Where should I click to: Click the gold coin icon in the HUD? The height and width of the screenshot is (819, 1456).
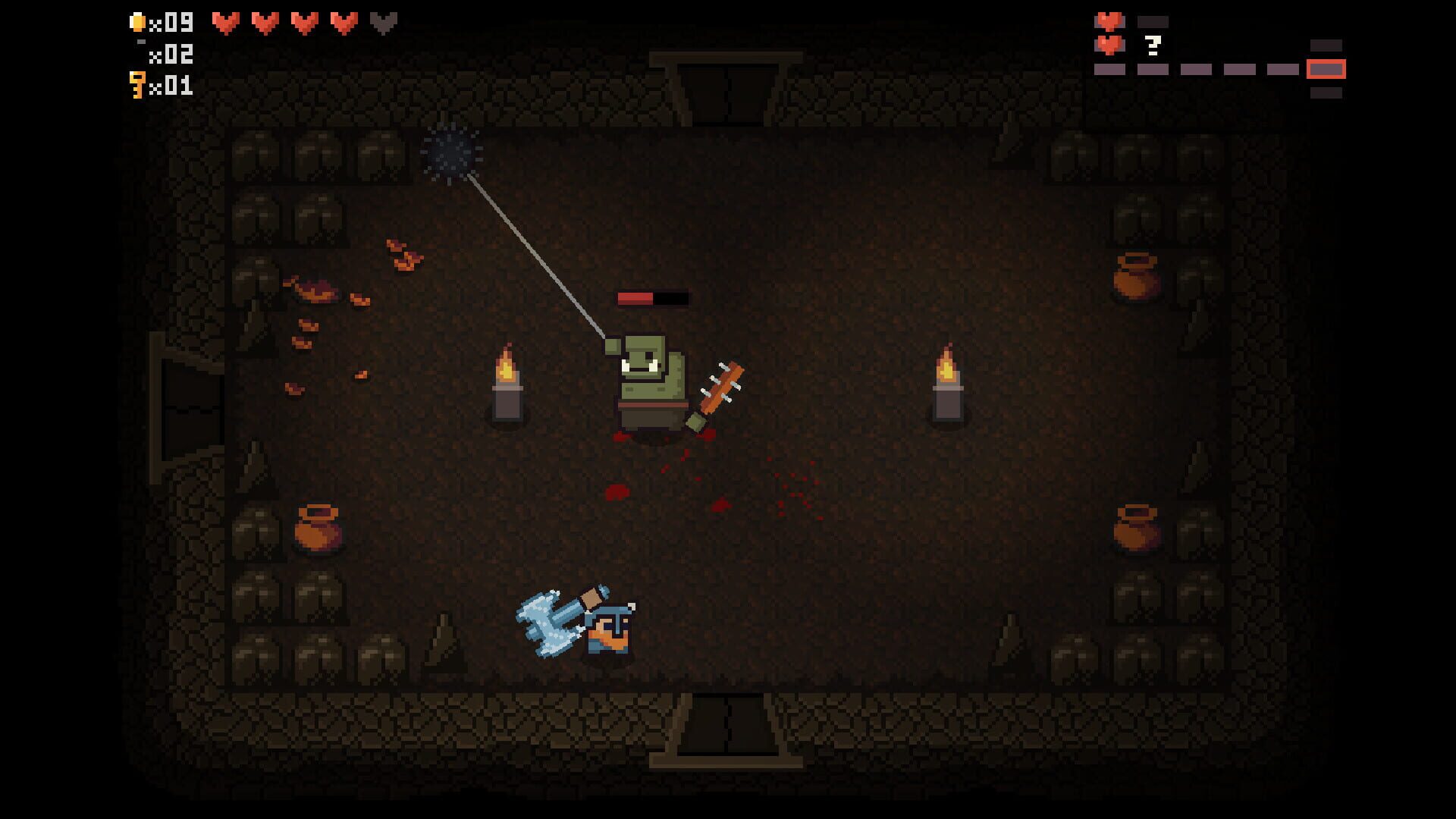click(137, 21)
